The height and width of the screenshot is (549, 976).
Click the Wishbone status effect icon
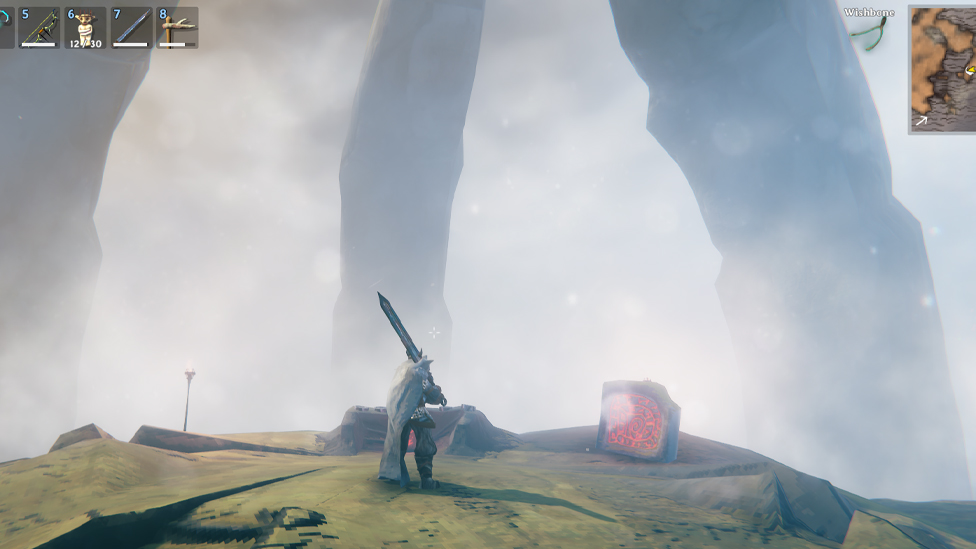869,33
